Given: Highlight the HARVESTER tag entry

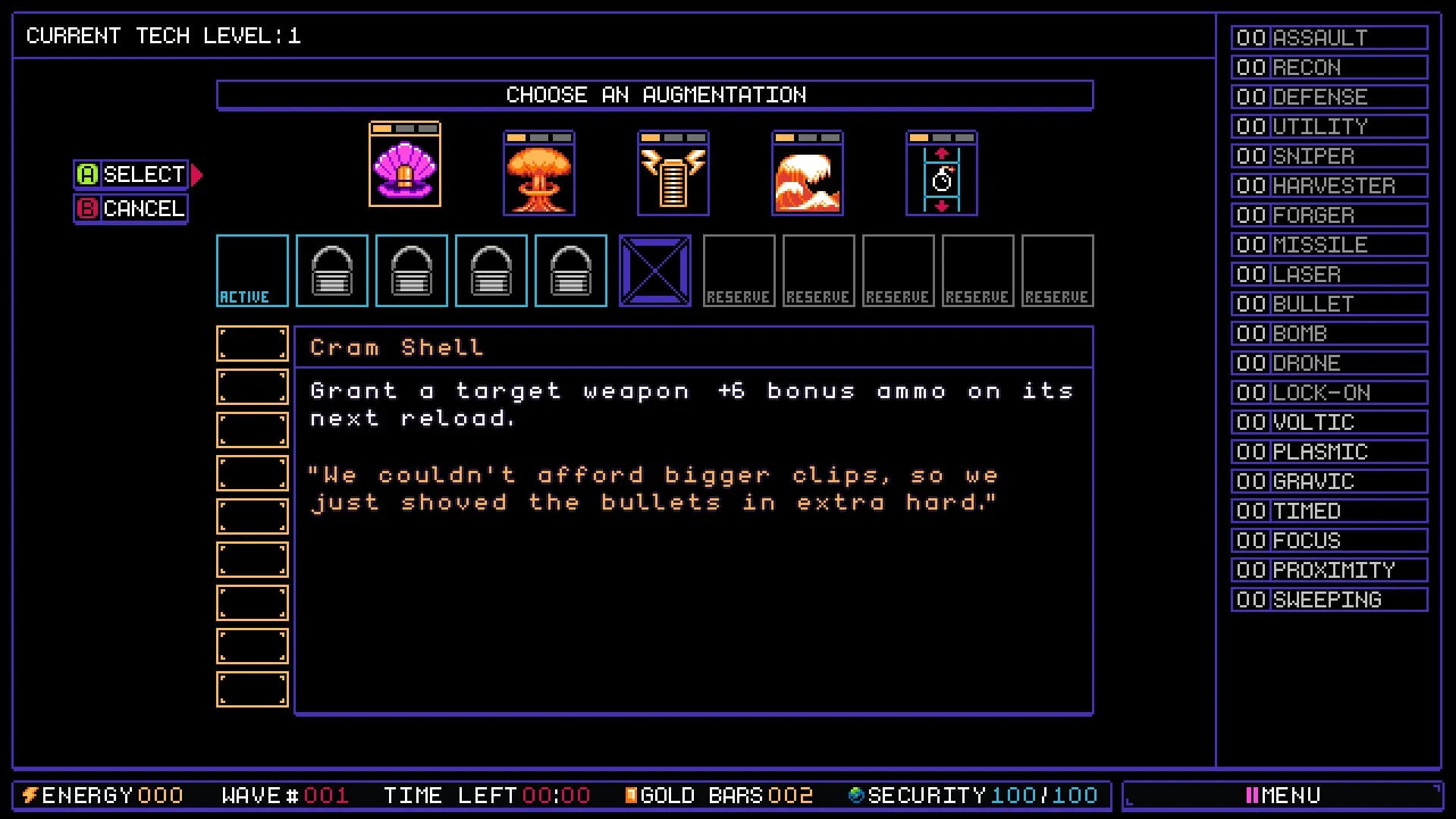Looking at the screenshot, I should pos(1329,186).
